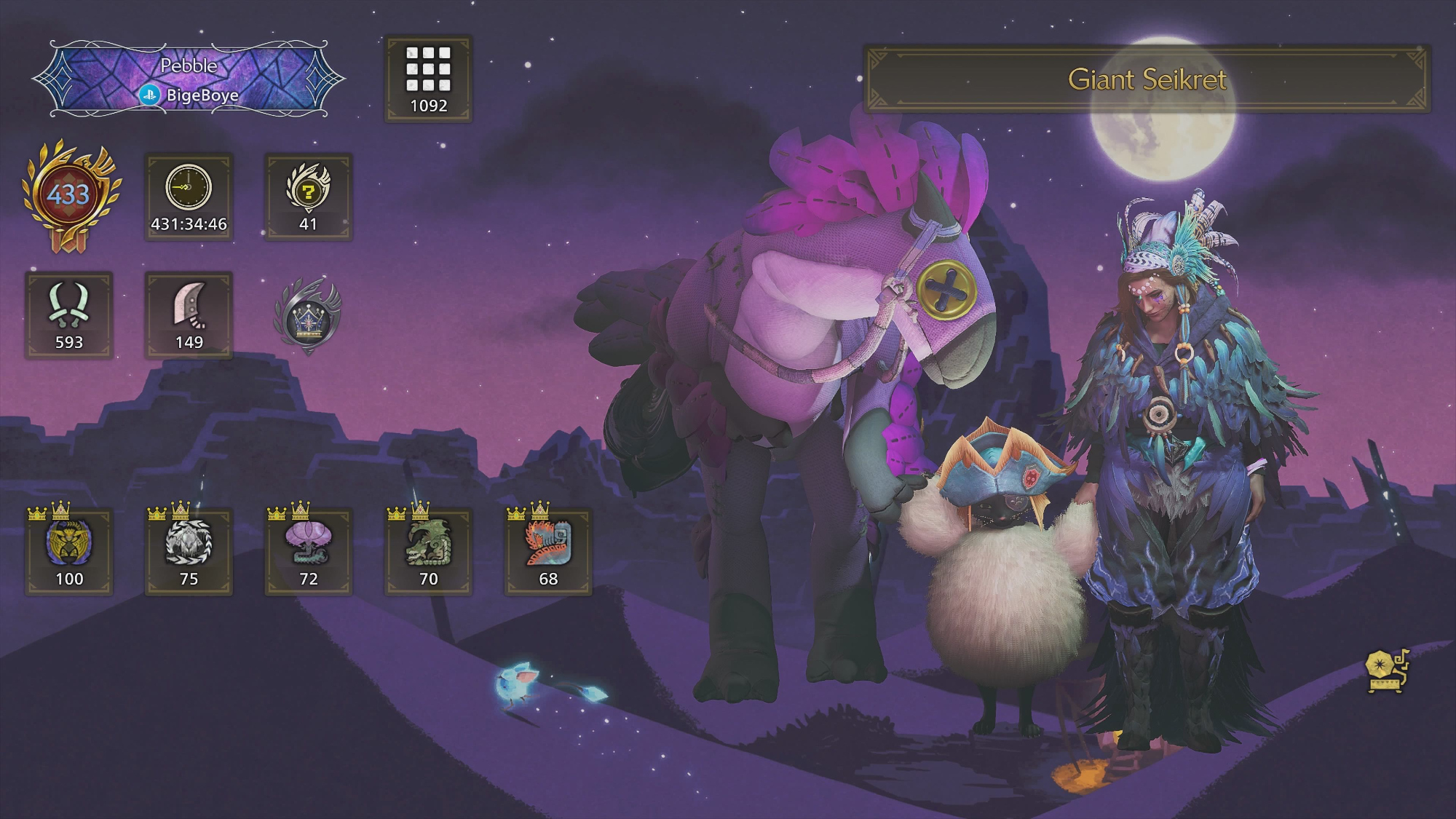Choose the white monster tile showing 75

point(189,551)
